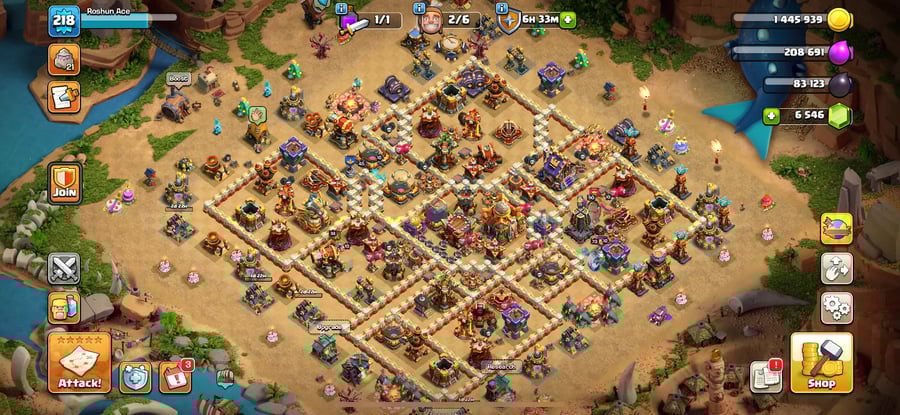Viewport: 900px width, 415px height.
Task: Open the purple orb banner button
Action: click(836, 228)
